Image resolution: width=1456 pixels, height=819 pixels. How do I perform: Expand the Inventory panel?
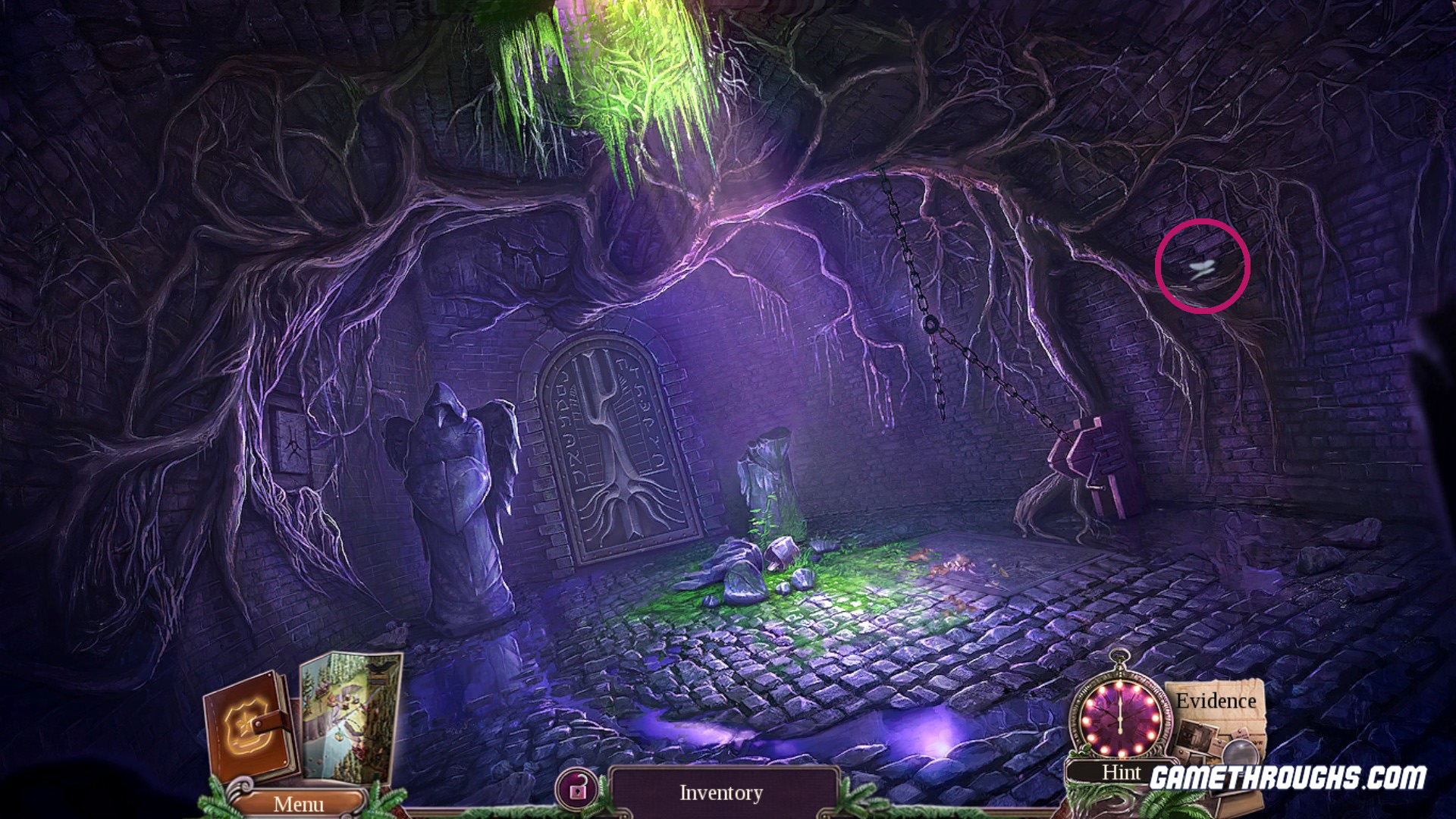(x=721, y=793)
